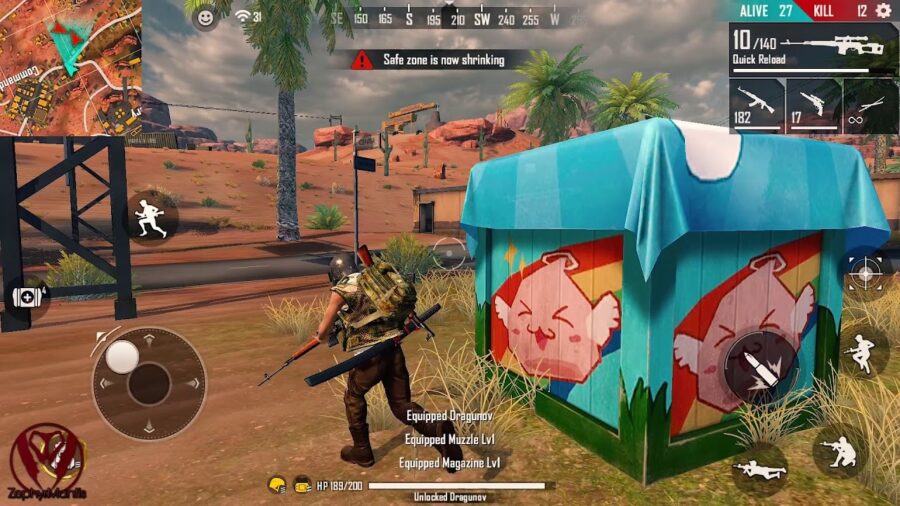Open the settings gear icon
The image size is (900, 506).
pyautogui.click(x=883, y=10)
